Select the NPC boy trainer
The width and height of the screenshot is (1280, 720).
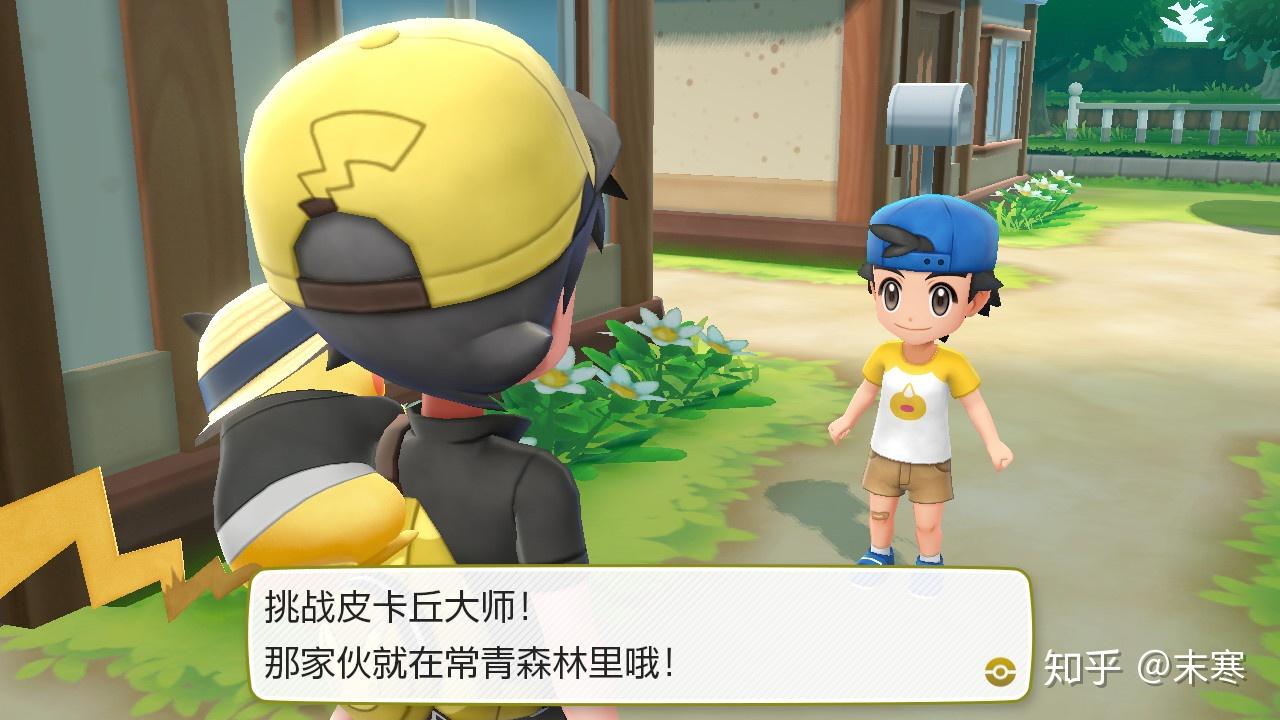click(915, 400)
